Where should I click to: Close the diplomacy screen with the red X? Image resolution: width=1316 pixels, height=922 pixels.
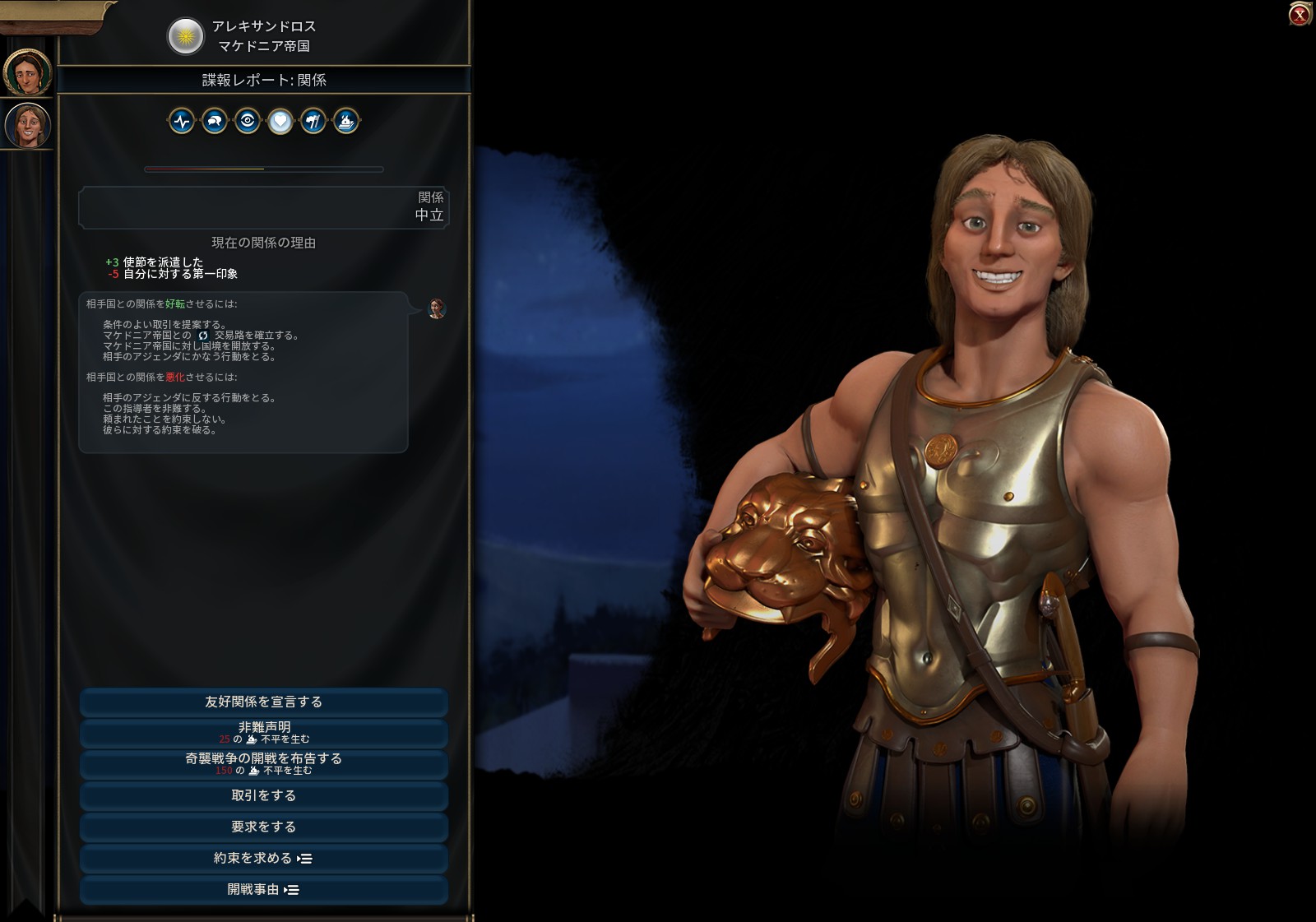1300,14
